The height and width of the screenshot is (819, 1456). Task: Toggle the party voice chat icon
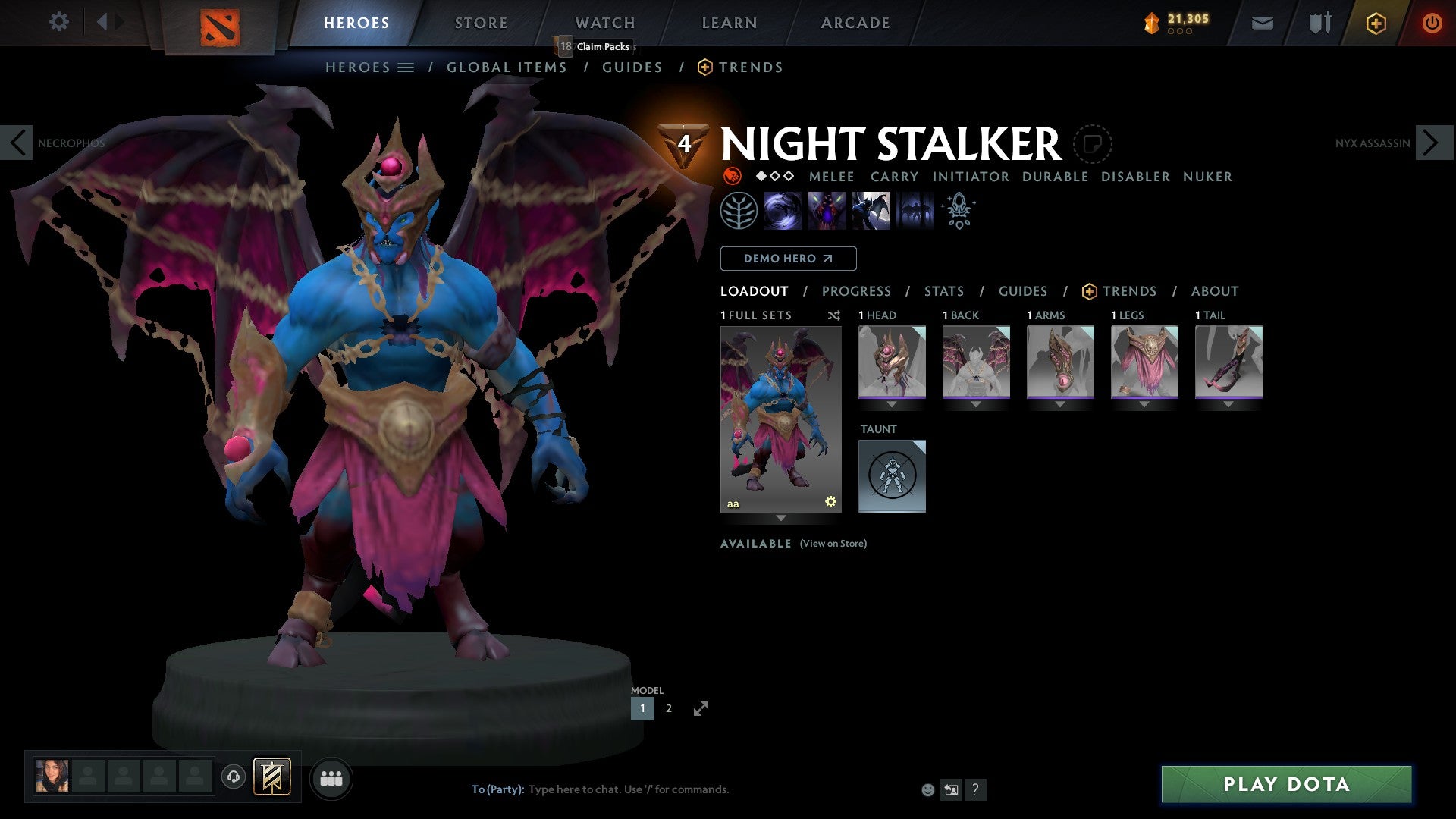tap(234, 777)
